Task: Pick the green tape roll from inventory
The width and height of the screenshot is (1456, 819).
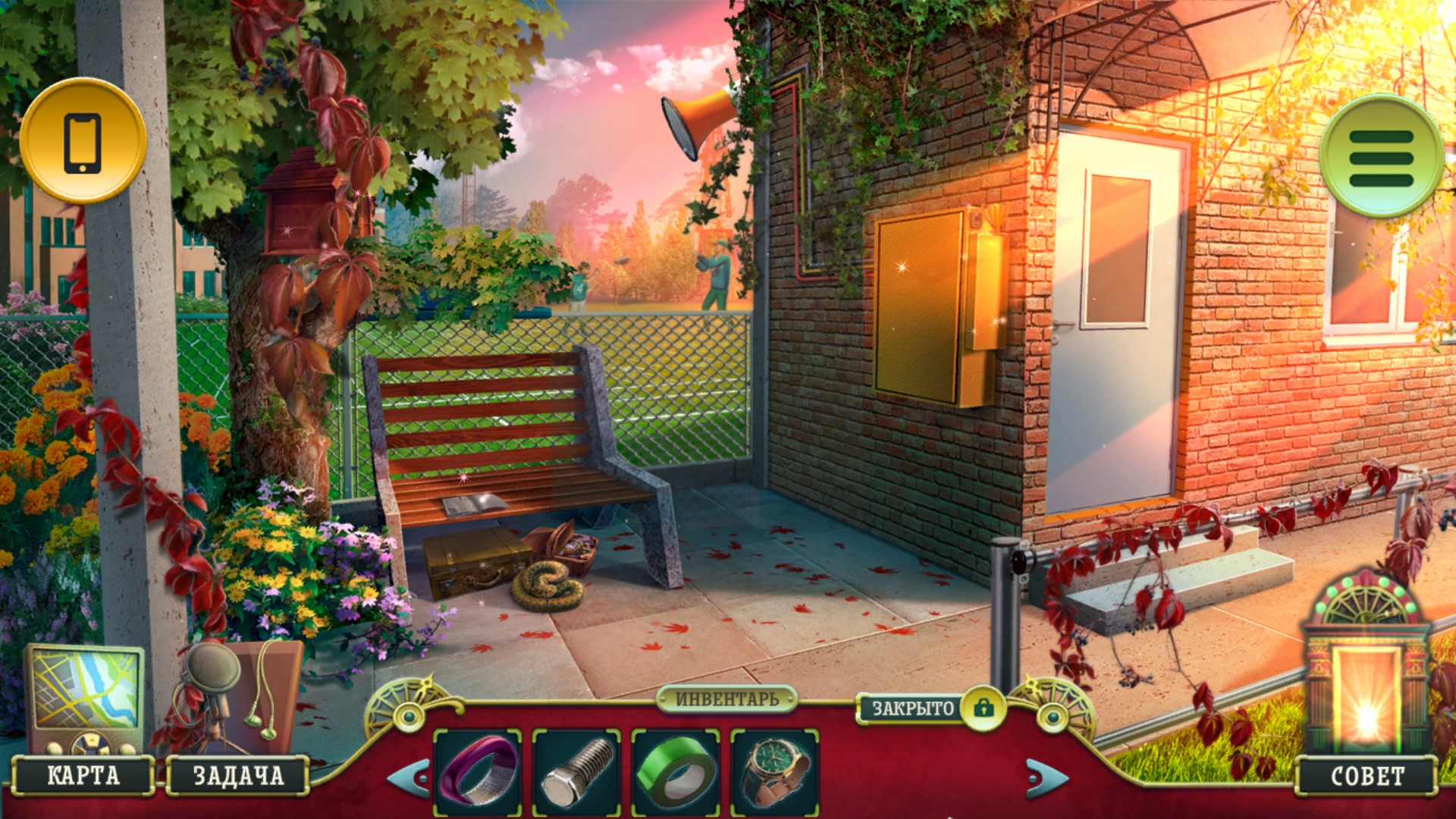Action: (676, 772)
